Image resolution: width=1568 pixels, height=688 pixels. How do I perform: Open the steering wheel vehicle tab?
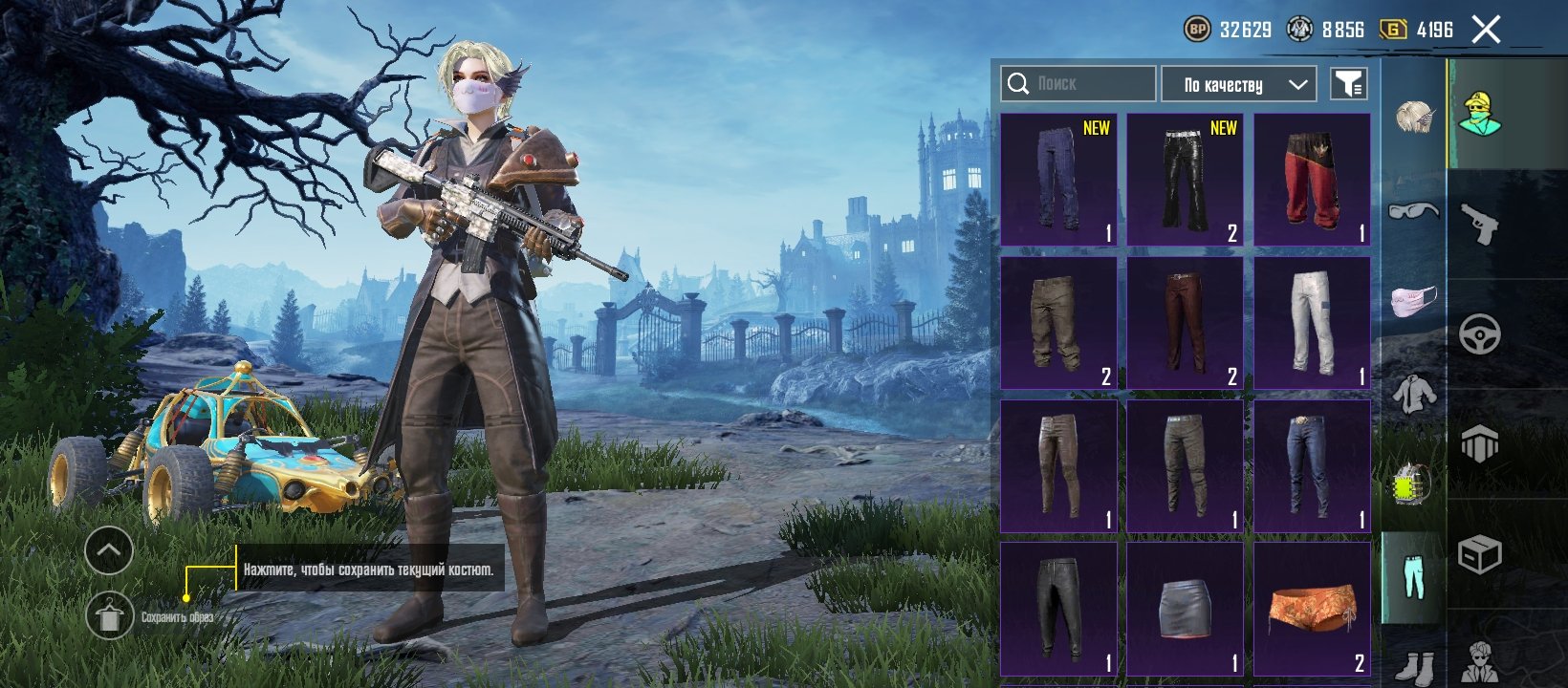1479,334
